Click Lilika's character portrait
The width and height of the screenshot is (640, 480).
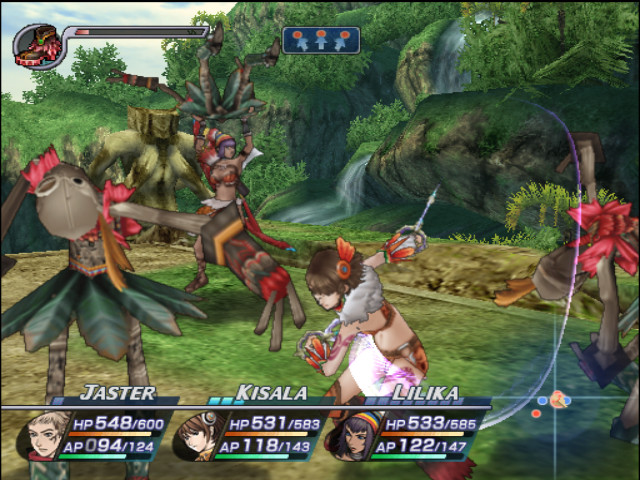tap(352, 435)
